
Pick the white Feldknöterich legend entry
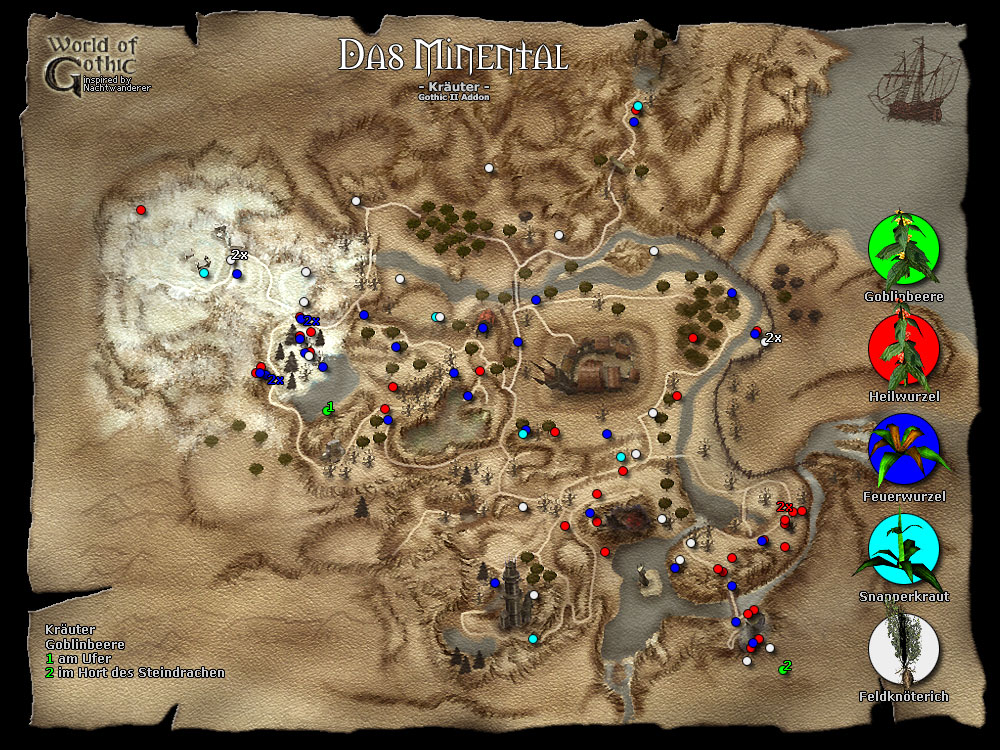point(904,649)
